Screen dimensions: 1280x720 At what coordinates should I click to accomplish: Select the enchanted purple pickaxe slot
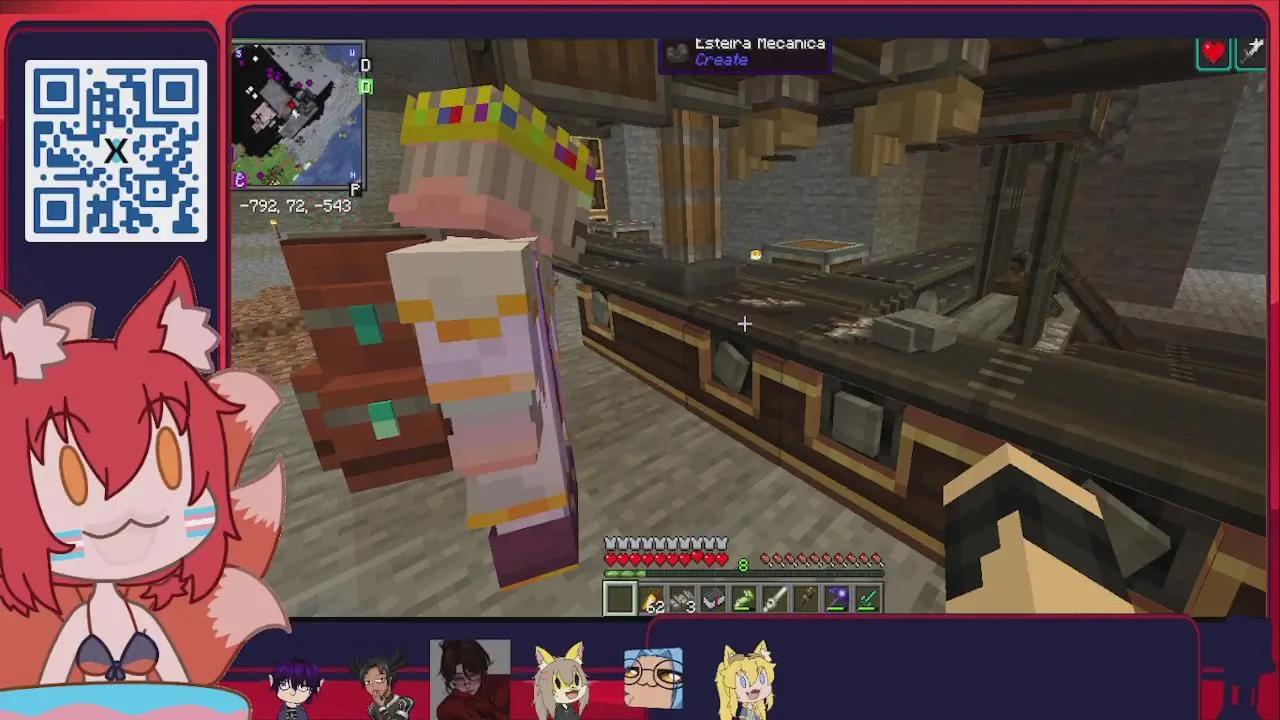tap(835, 597)
